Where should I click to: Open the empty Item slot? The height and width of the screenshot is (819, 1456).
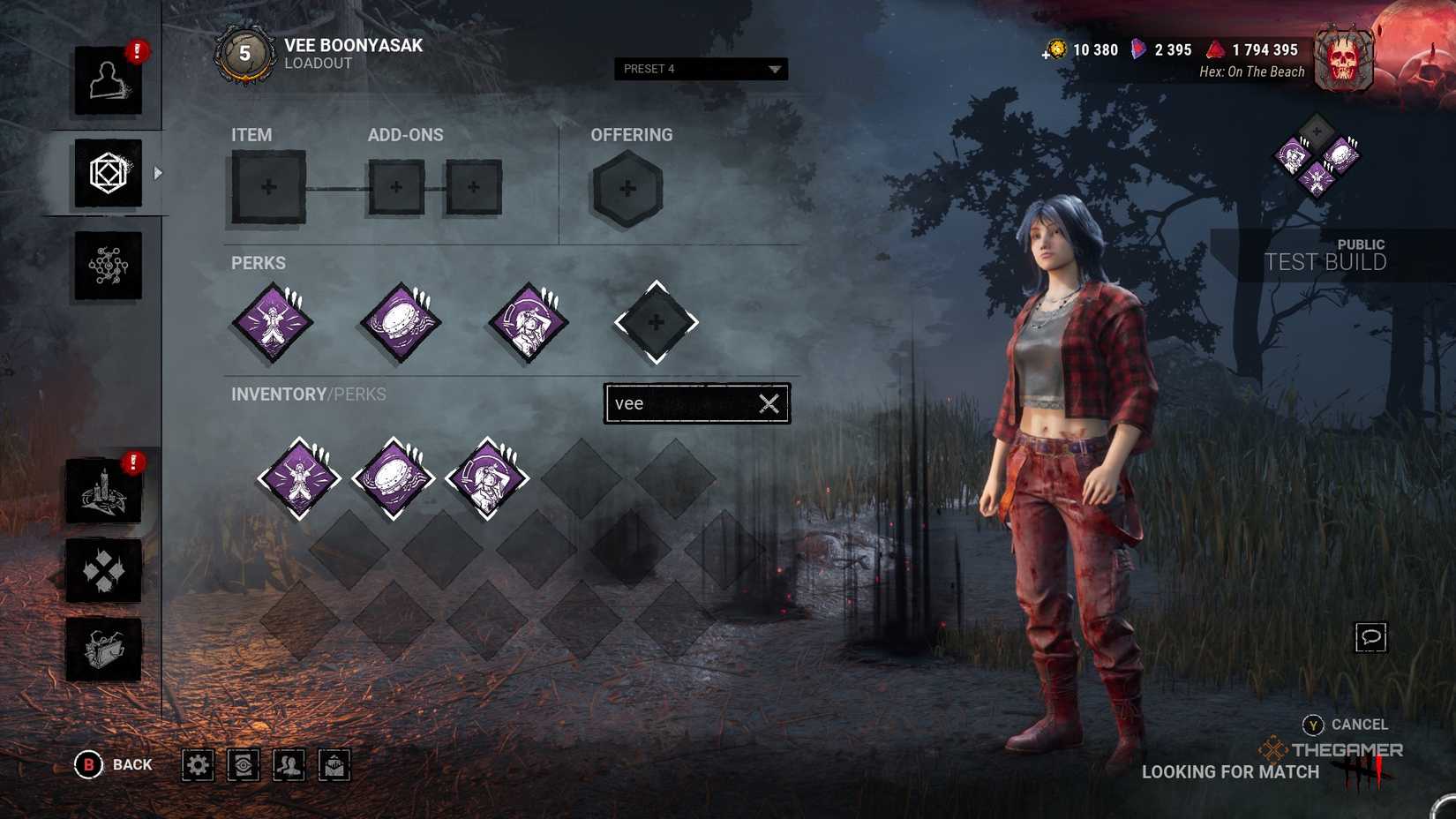click(268, 187)
